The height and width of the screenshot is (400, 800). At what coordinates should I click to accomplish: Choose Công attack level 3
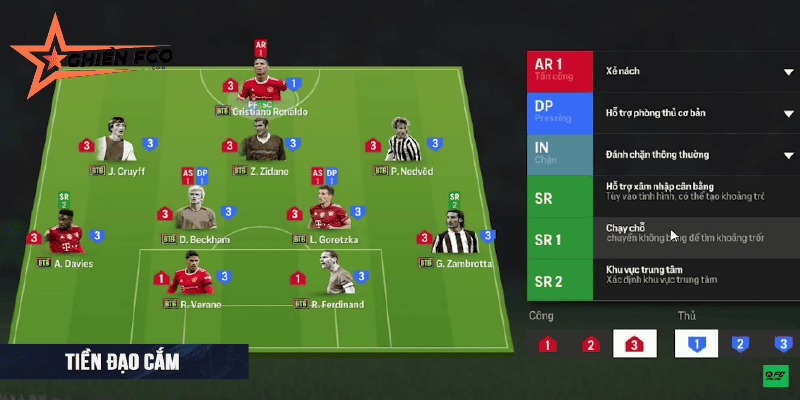tap(634, 345)
